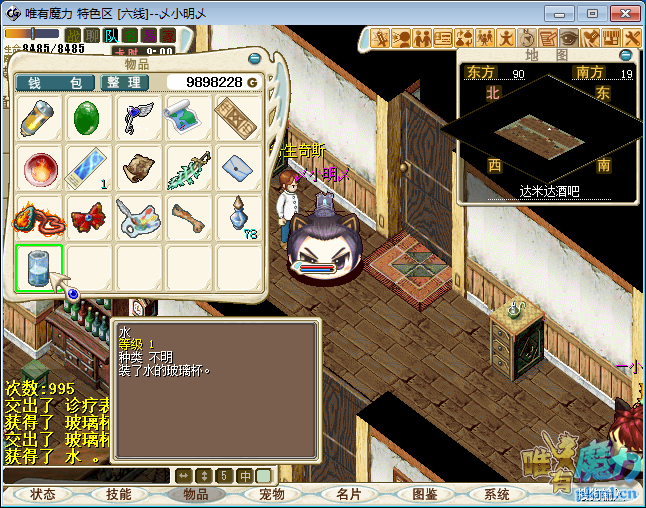The width and height of the screenshot is (646, 508).
Task: Select the bone item slot
Action: [x=188, y=217]
